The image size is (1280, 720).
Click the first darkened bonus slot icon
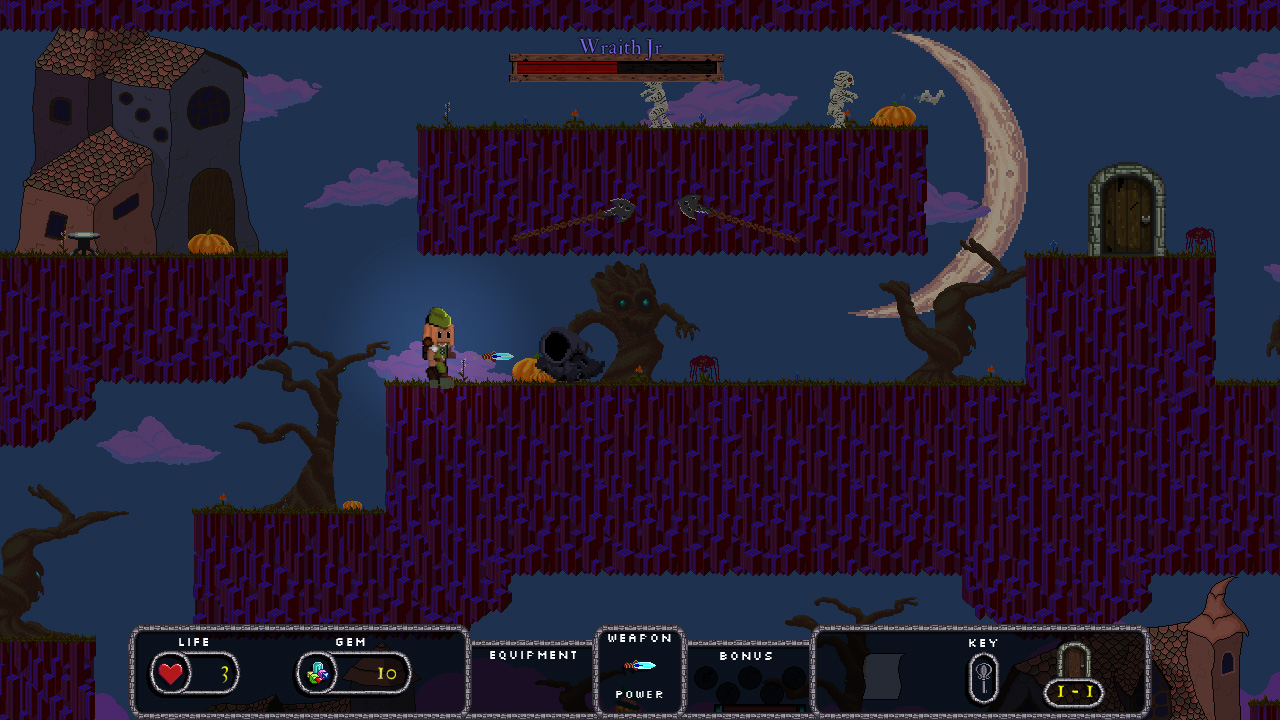coord(706,678)
